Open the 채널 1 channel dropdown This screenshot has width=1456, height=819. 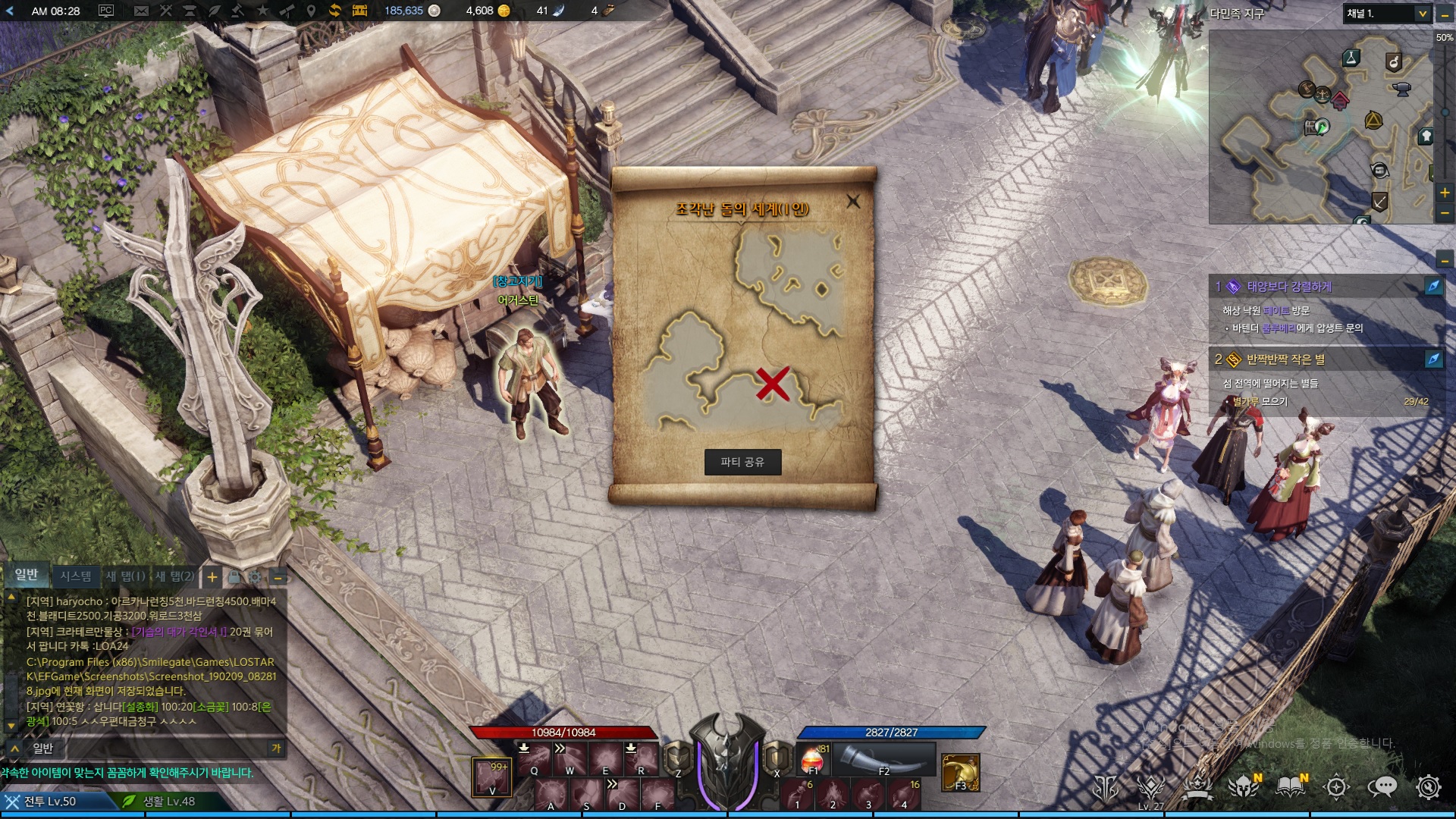pyautogui.click(x=1423, y=14)
